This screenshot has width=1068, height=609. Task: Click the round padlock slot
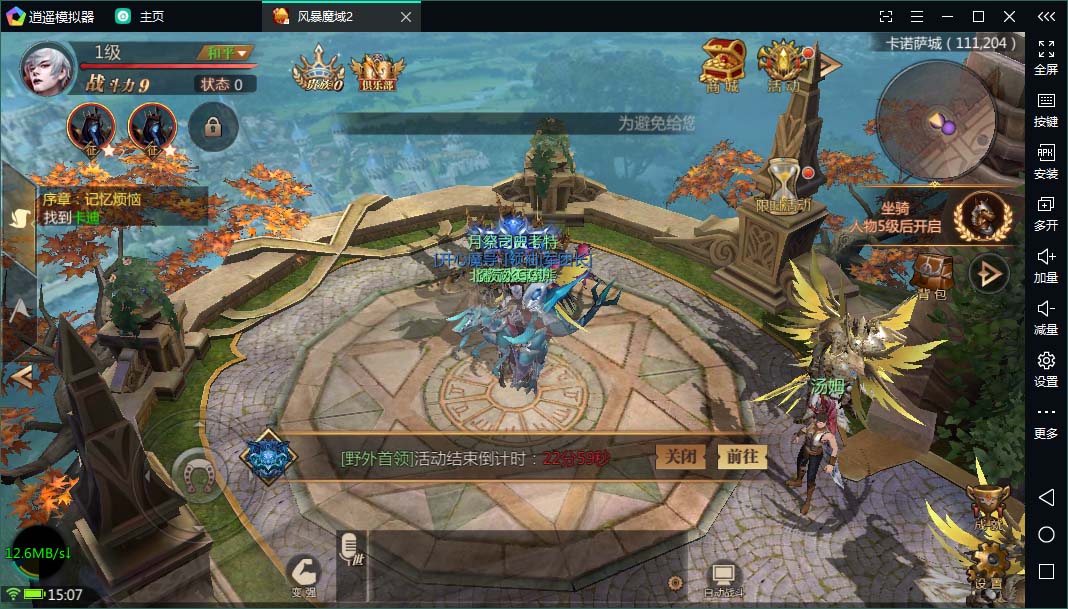click(x=212, y=127)
